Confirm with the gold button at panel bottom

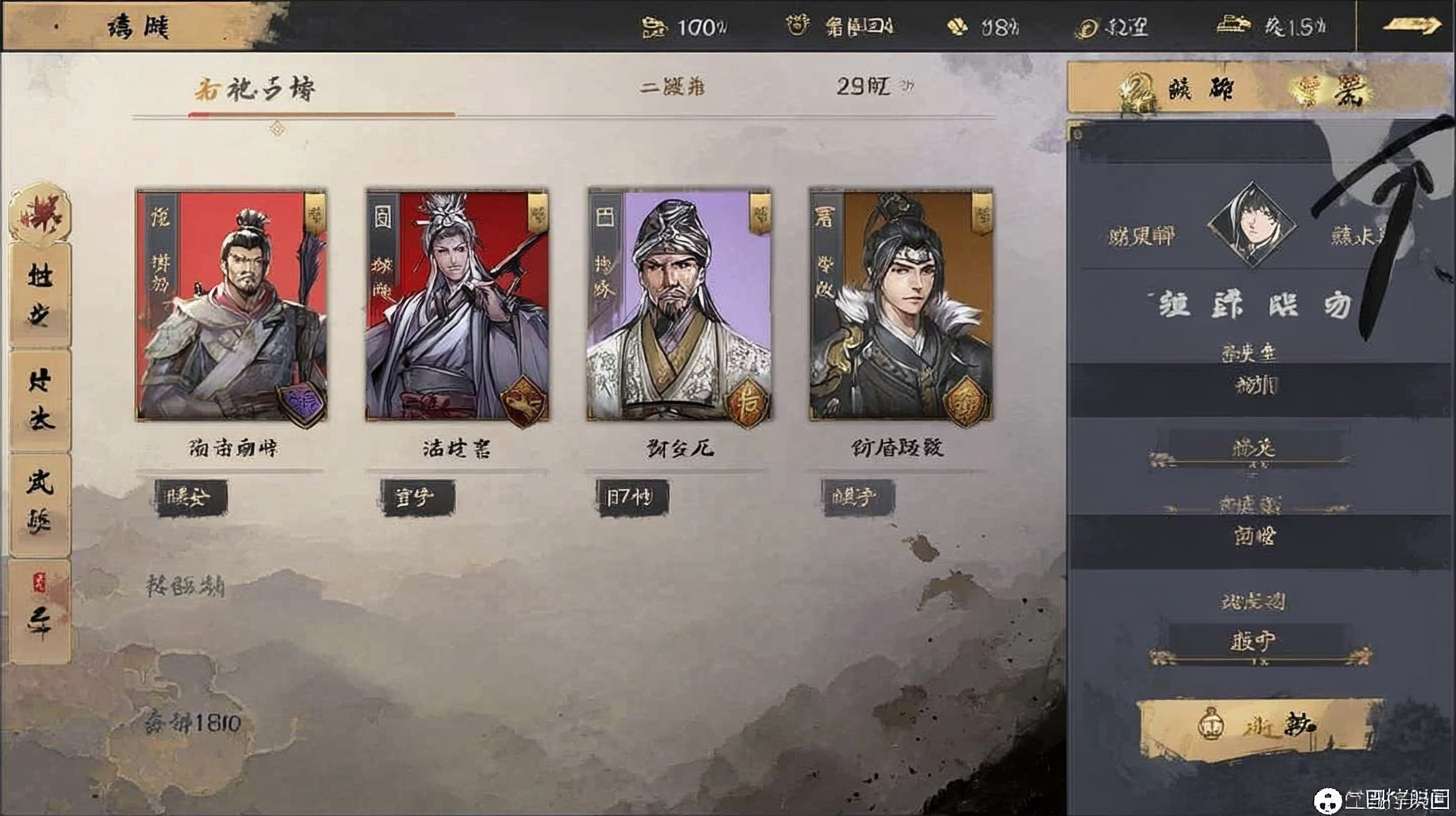[1260, 727]
